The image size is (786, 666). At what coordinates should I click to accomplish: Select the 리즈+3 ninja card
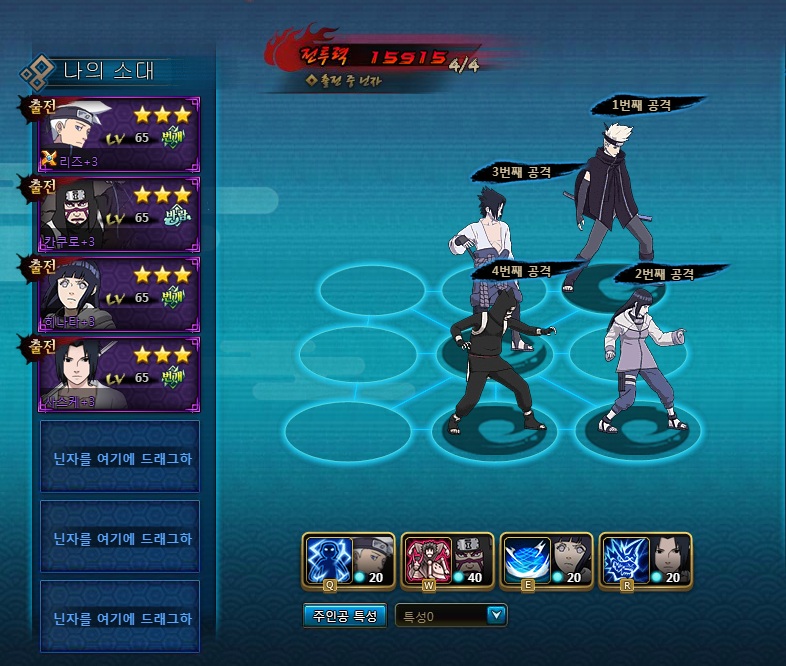pos(119,133)
